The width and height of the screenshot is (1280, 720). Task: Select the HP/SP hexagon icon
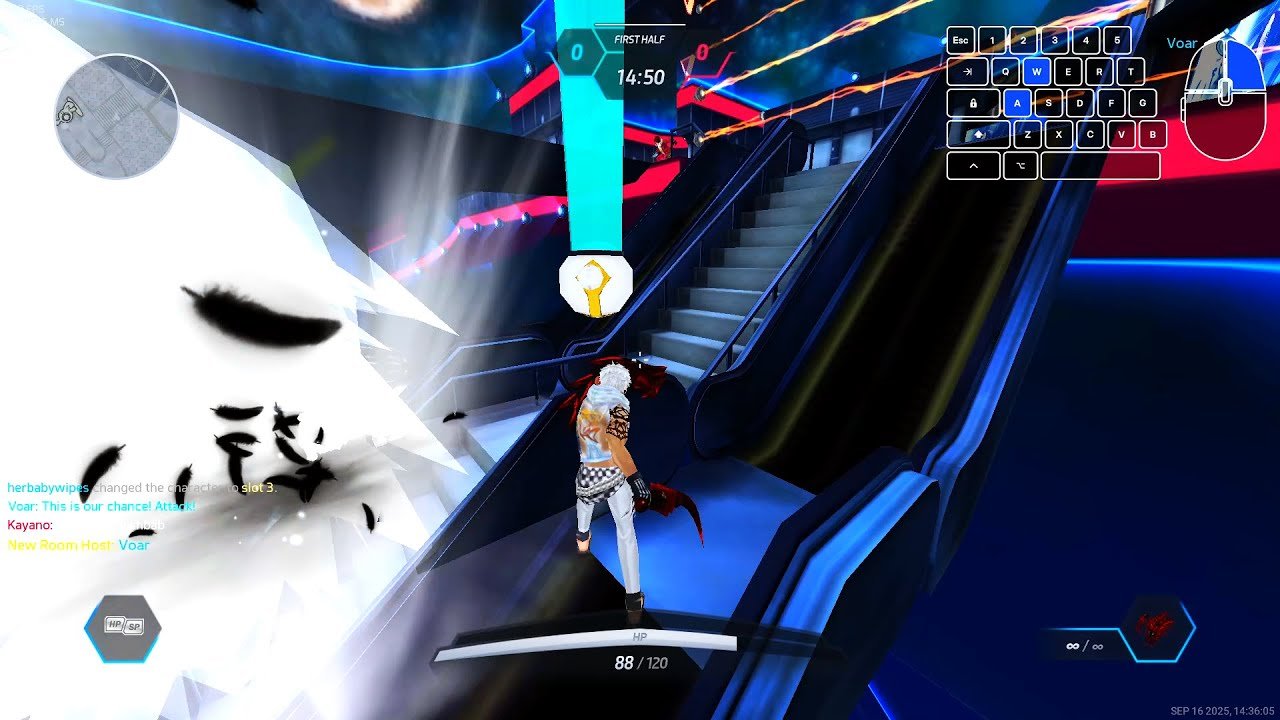tap(123, 628)
